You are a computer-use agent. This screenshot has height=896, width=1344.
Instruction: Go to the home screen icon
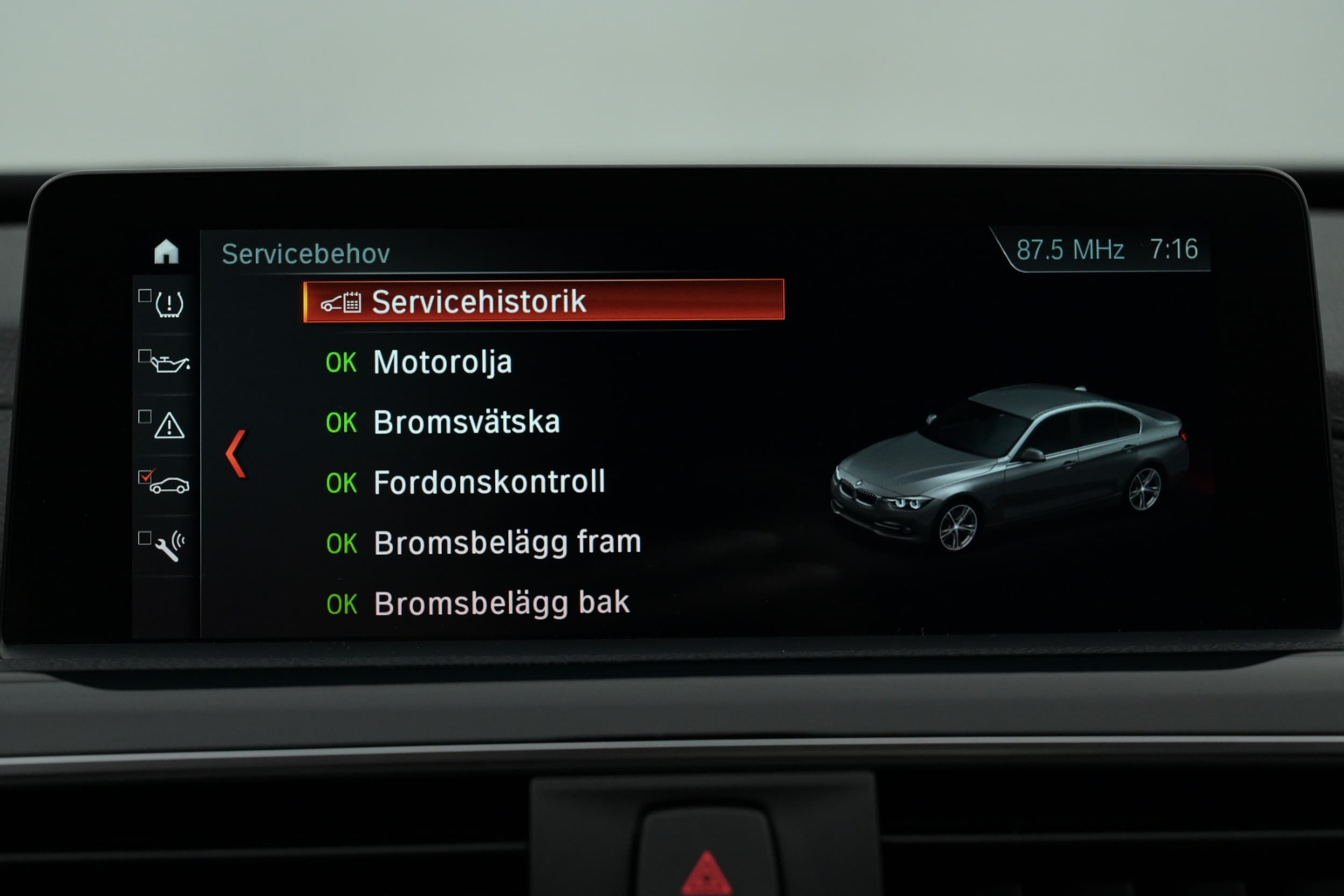click(166, 252)
